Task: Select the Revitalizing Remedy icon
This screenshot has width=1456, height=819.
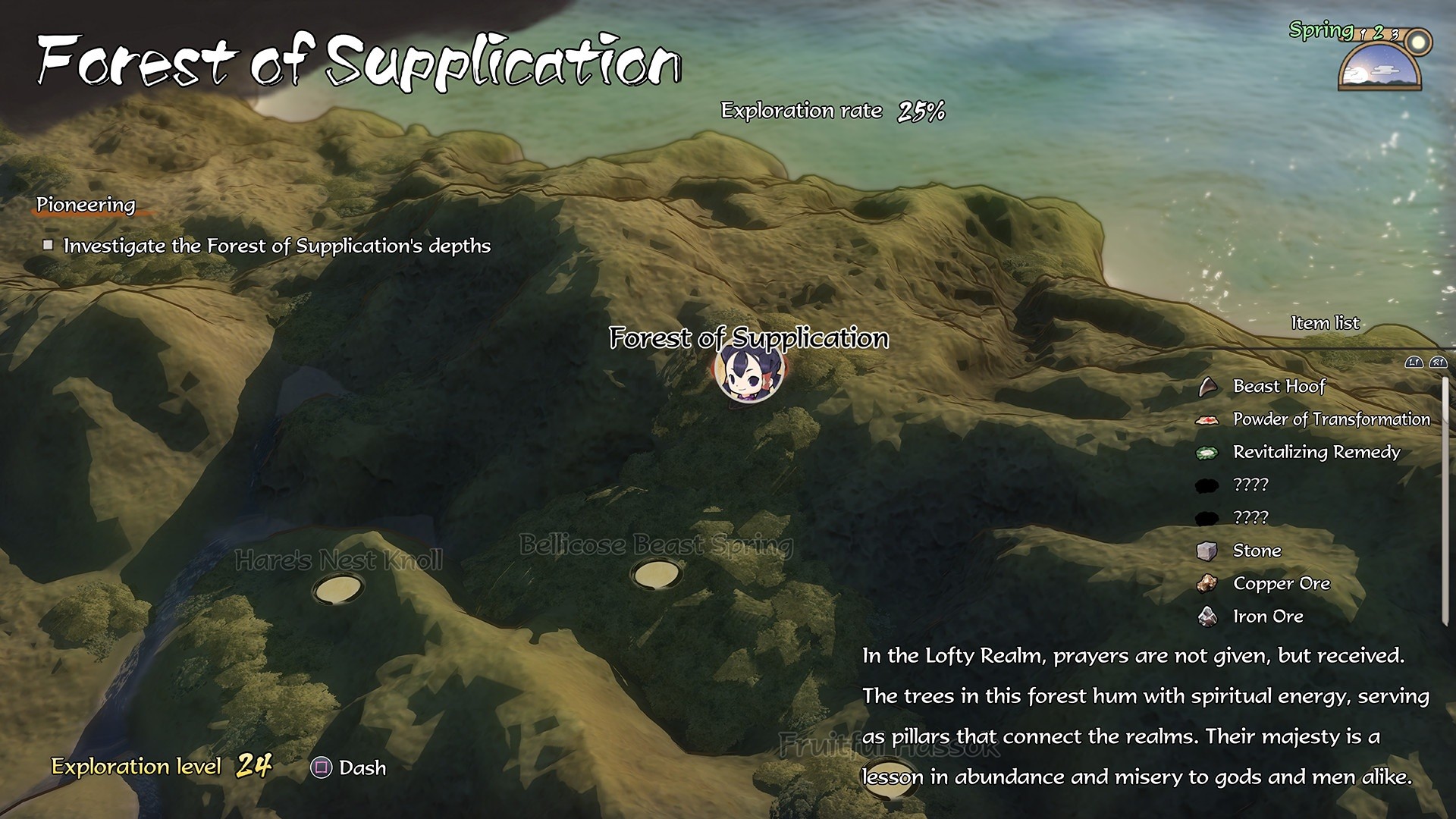Action: (x=1207, y=452)
